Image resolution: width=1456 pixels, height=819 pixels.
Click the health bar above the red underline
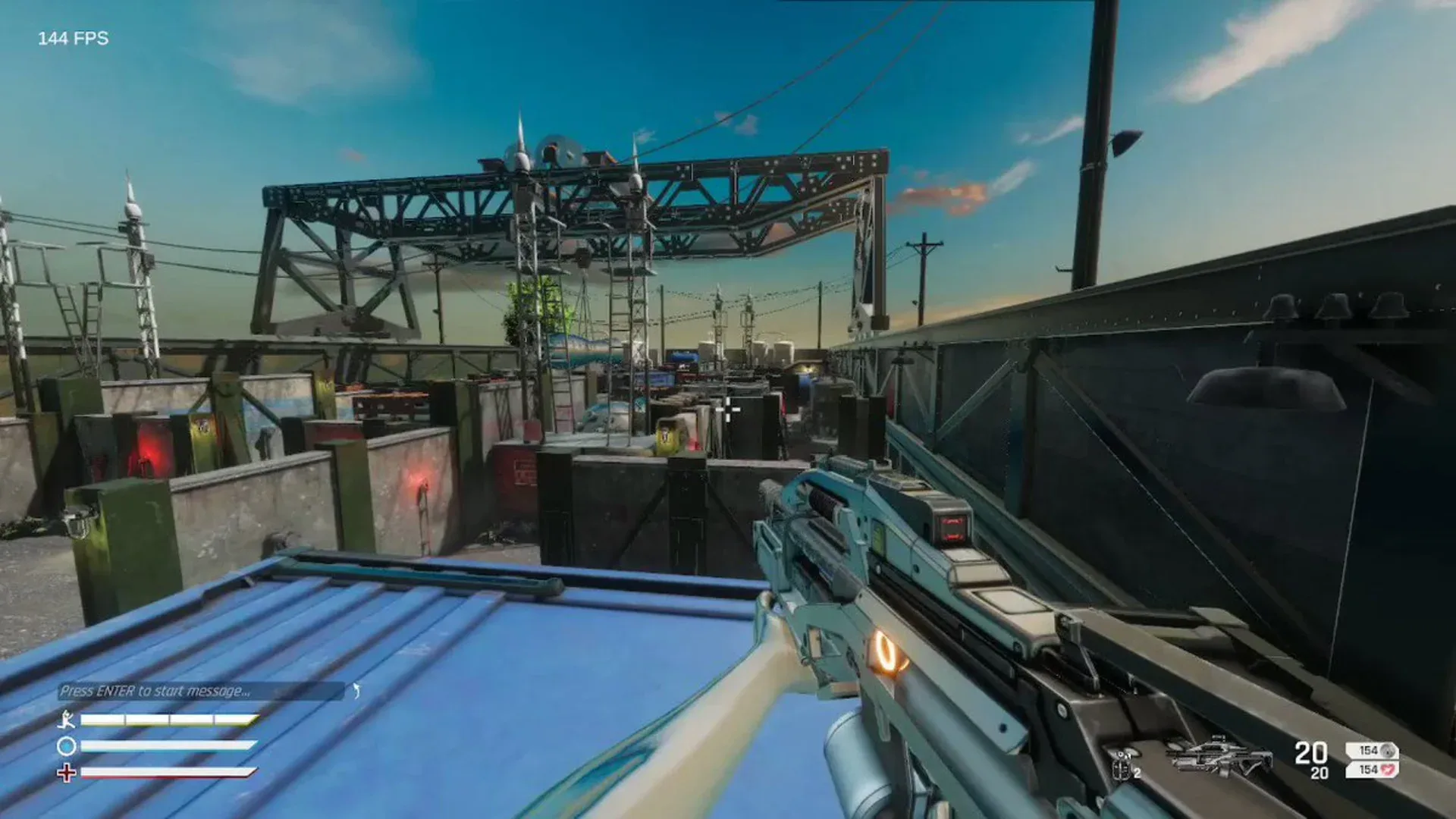[165, 770]
